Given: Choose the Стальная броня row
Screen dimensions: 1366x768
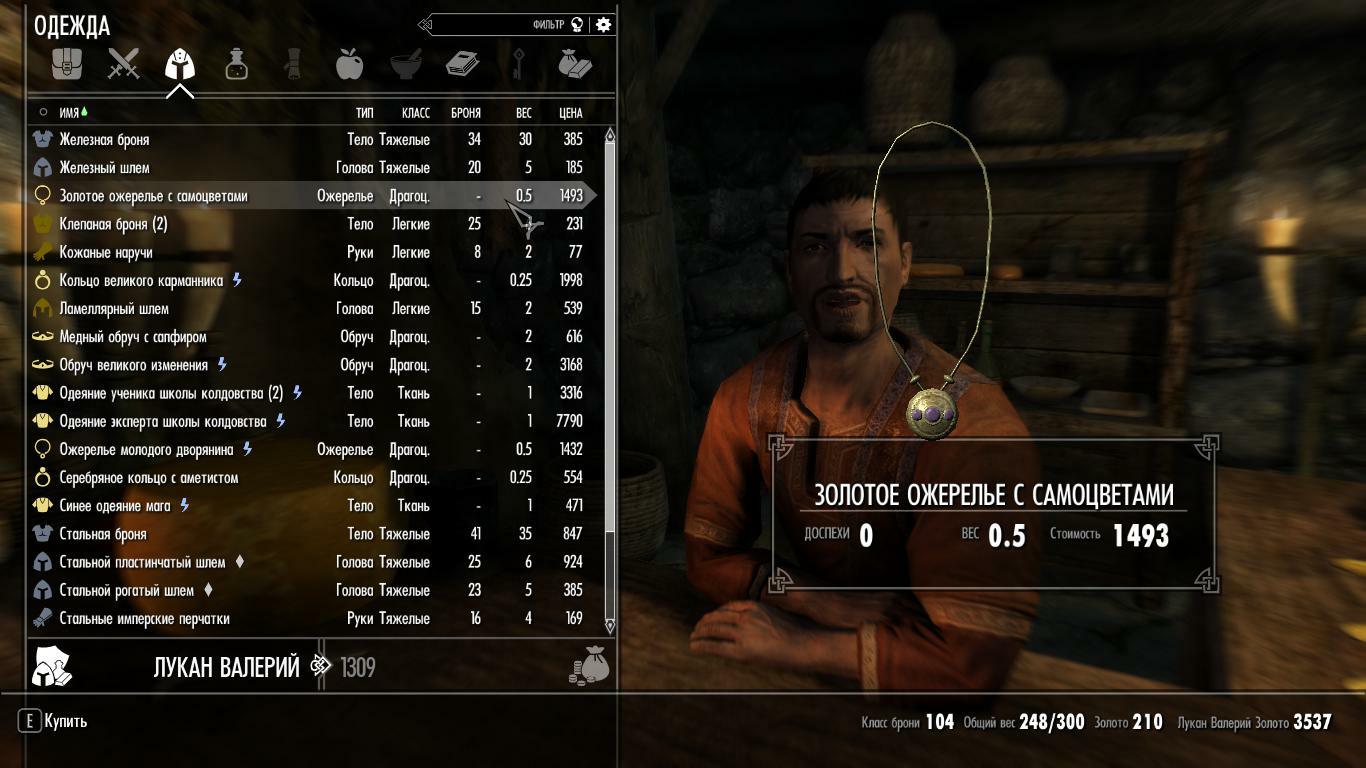Looking at the screenshot, I should [103, 534].
